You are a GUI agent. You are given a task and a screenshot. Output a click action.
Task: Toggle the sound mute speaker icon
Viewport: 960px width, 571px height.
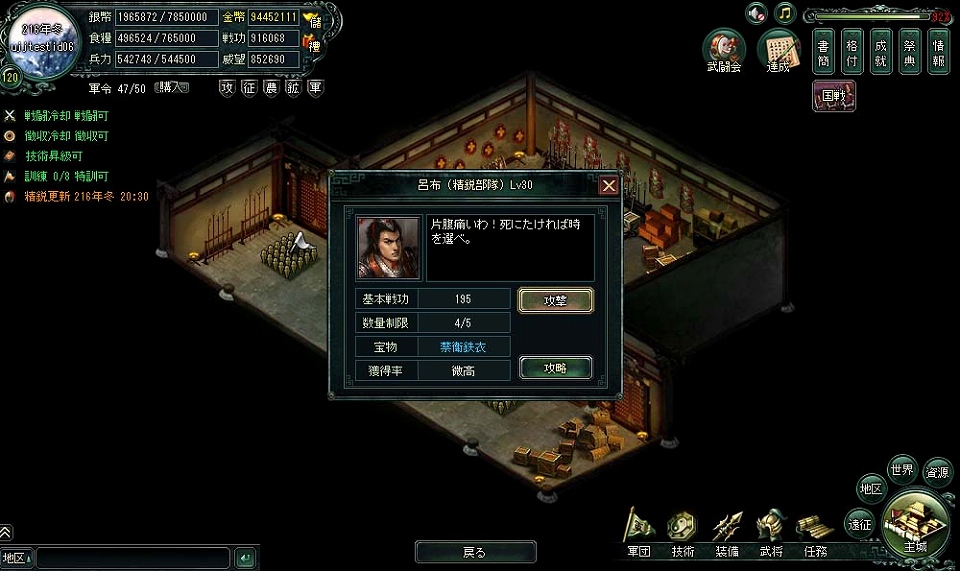click(756, 13)
